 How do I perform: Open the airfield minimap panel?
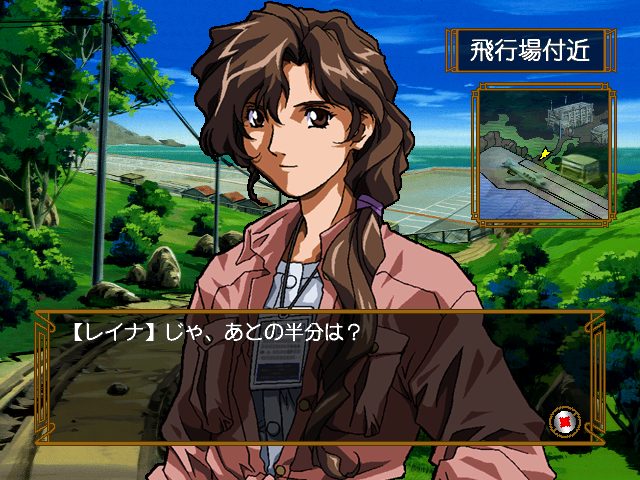[544, 152]
